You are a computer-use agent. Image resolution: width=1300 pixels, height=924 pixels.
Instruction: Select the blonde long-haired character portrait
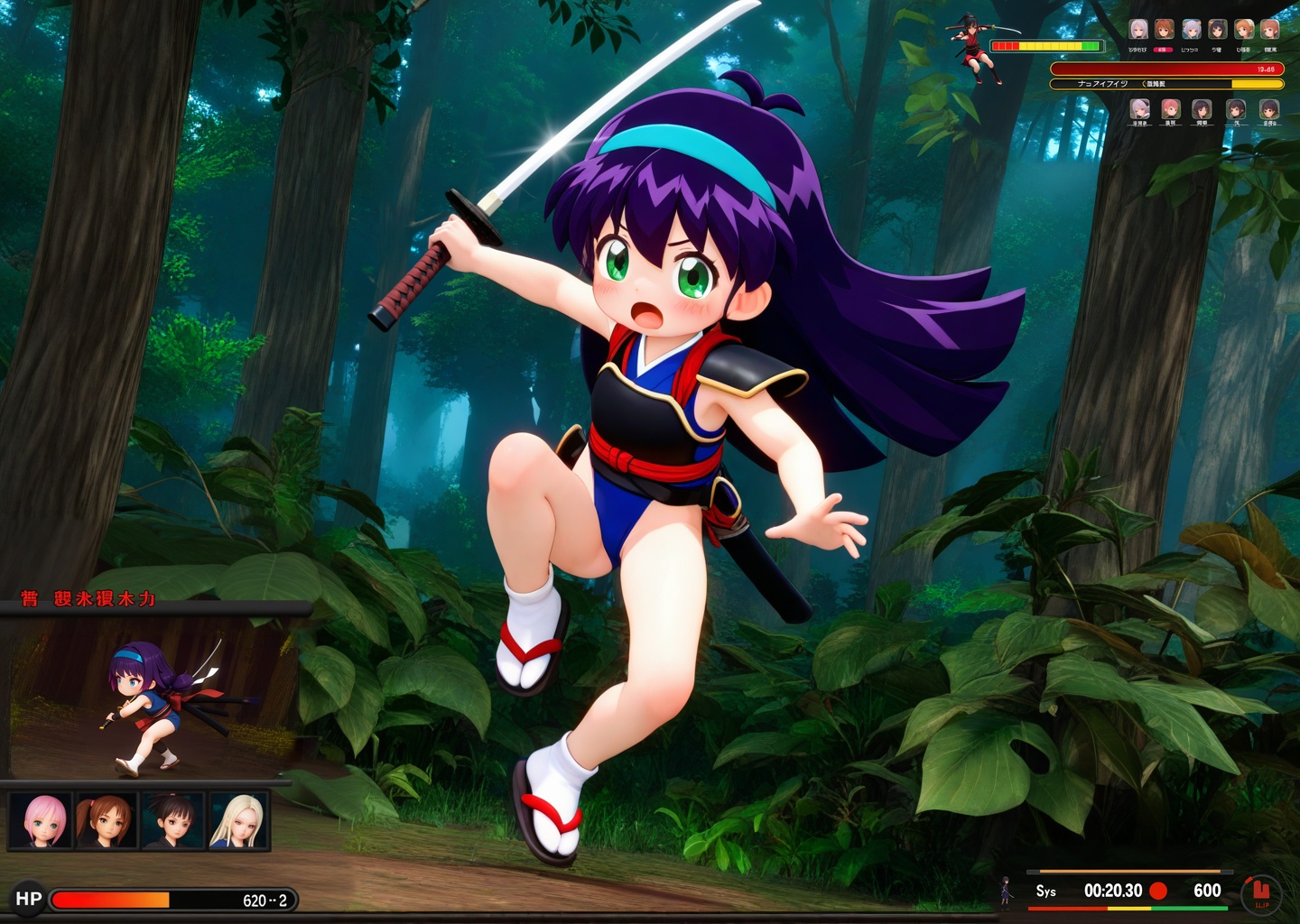click(239, 820)
